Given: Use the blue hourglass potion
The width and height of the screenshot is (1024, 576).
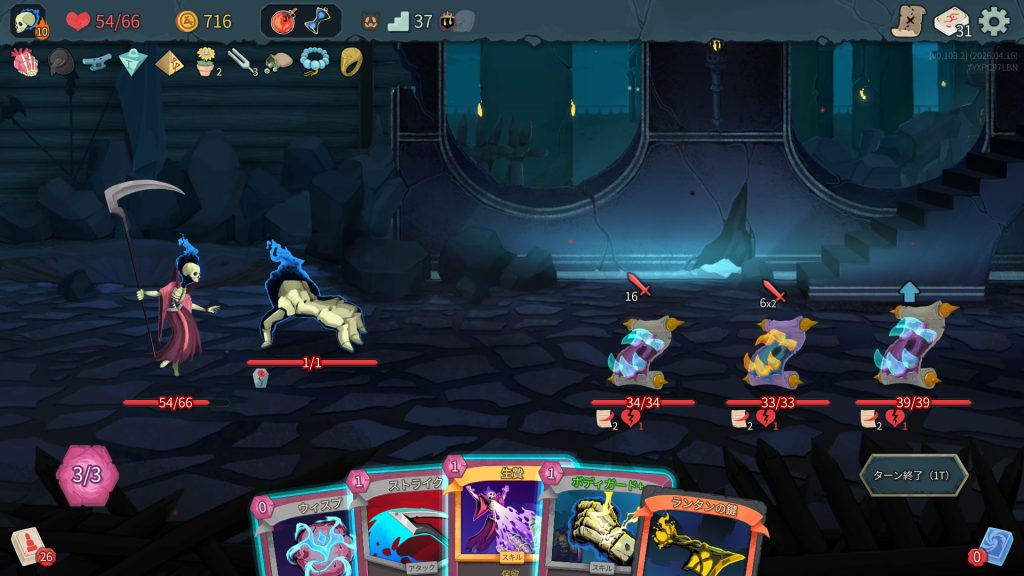Looking at the screenshot, I should coord(318,21).
